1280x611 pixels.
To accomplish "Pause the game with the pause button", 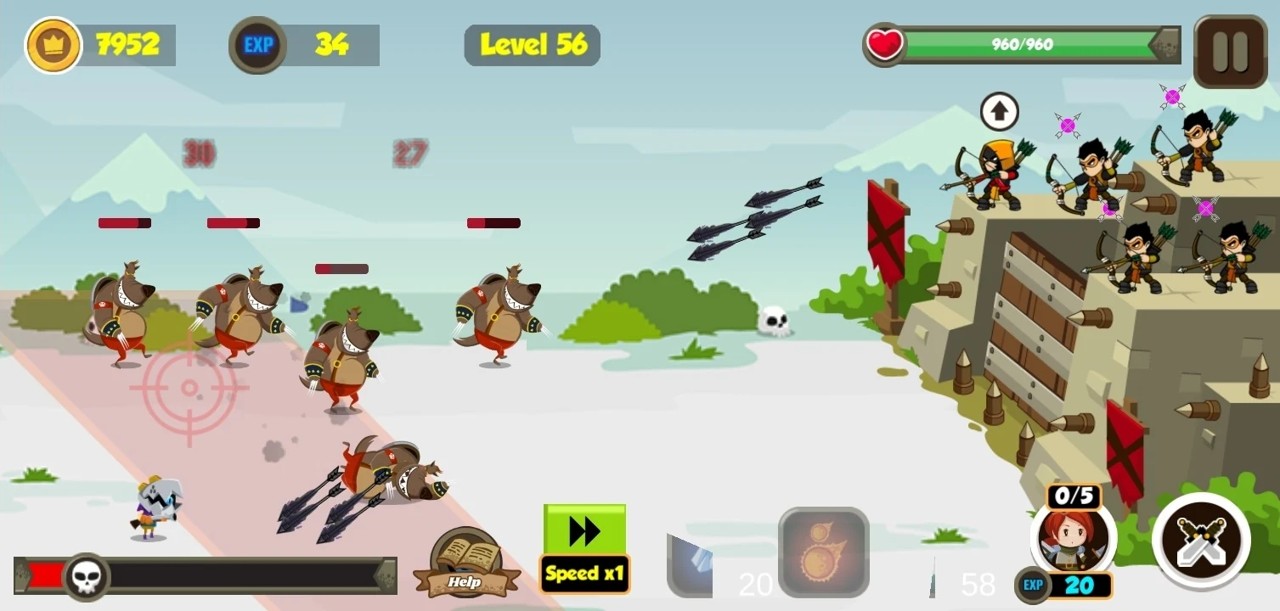I will pyautogui.click(x=1230, y=51).
